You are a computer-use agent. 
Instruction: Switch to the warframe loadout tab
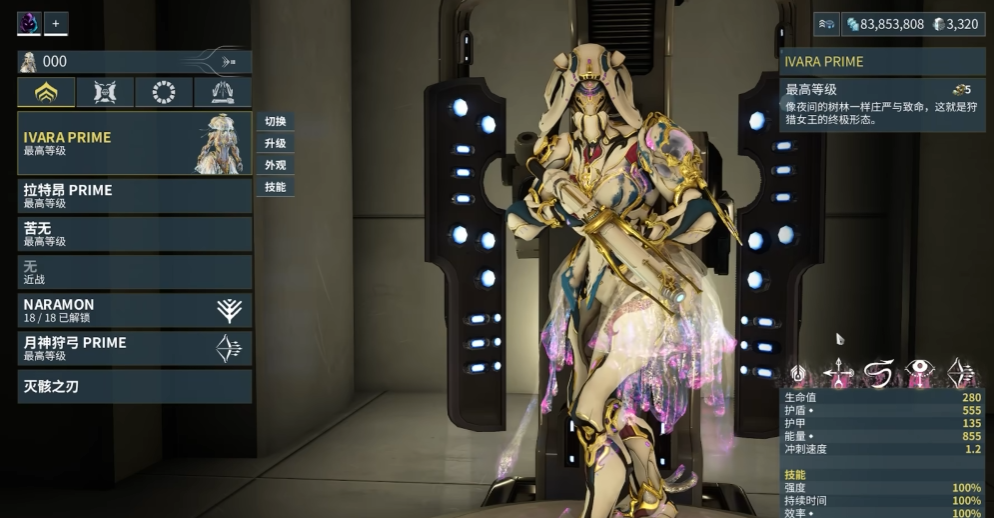(46, 93)
